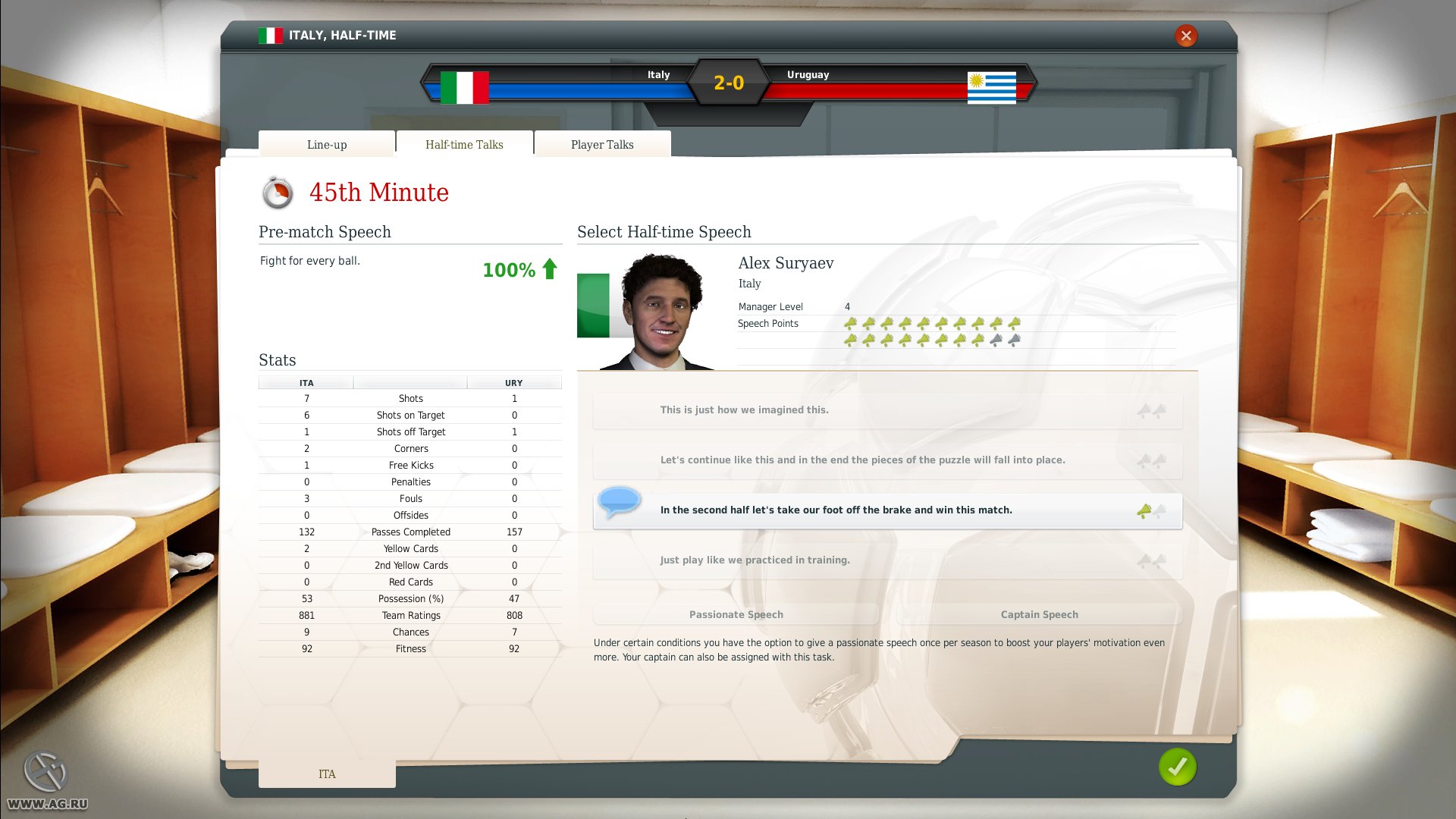Pick the 'pieces of the puzzle' speech option
The height and width of the screenshot is (819, 1456).
tap(887, 460)
